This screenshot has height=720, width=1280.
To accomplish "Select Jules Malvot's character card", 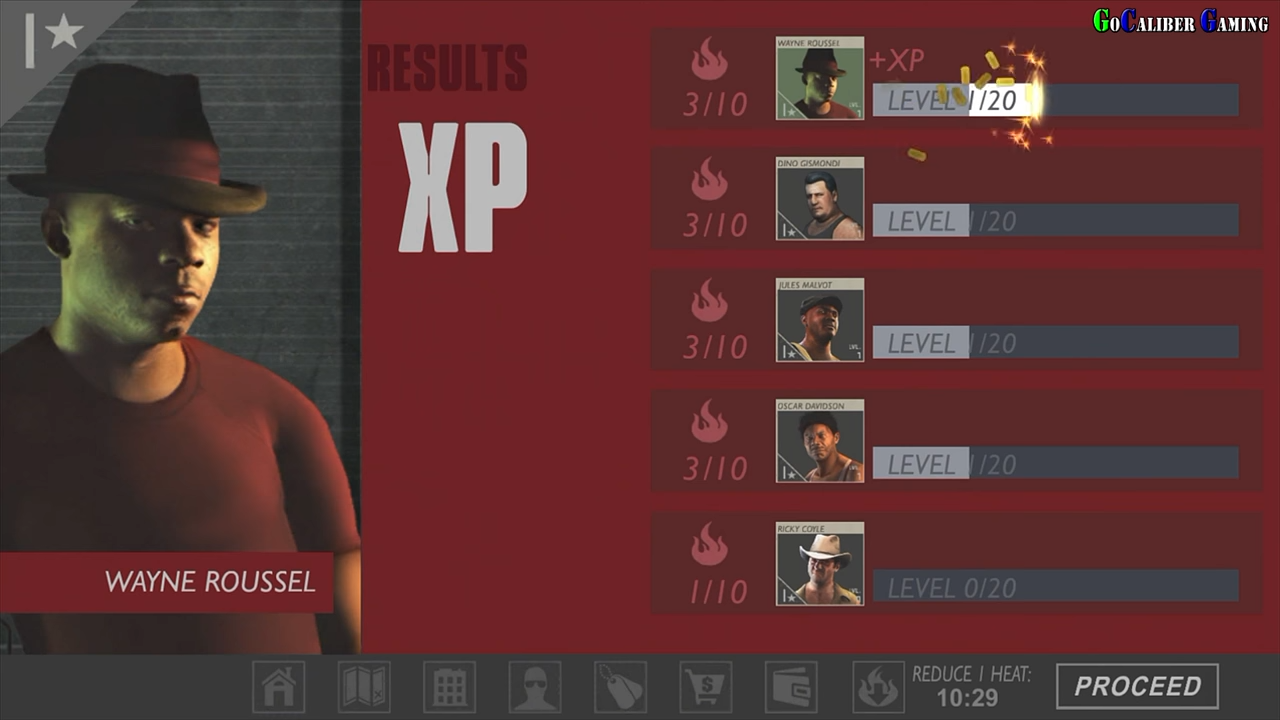I will (819, 320).
